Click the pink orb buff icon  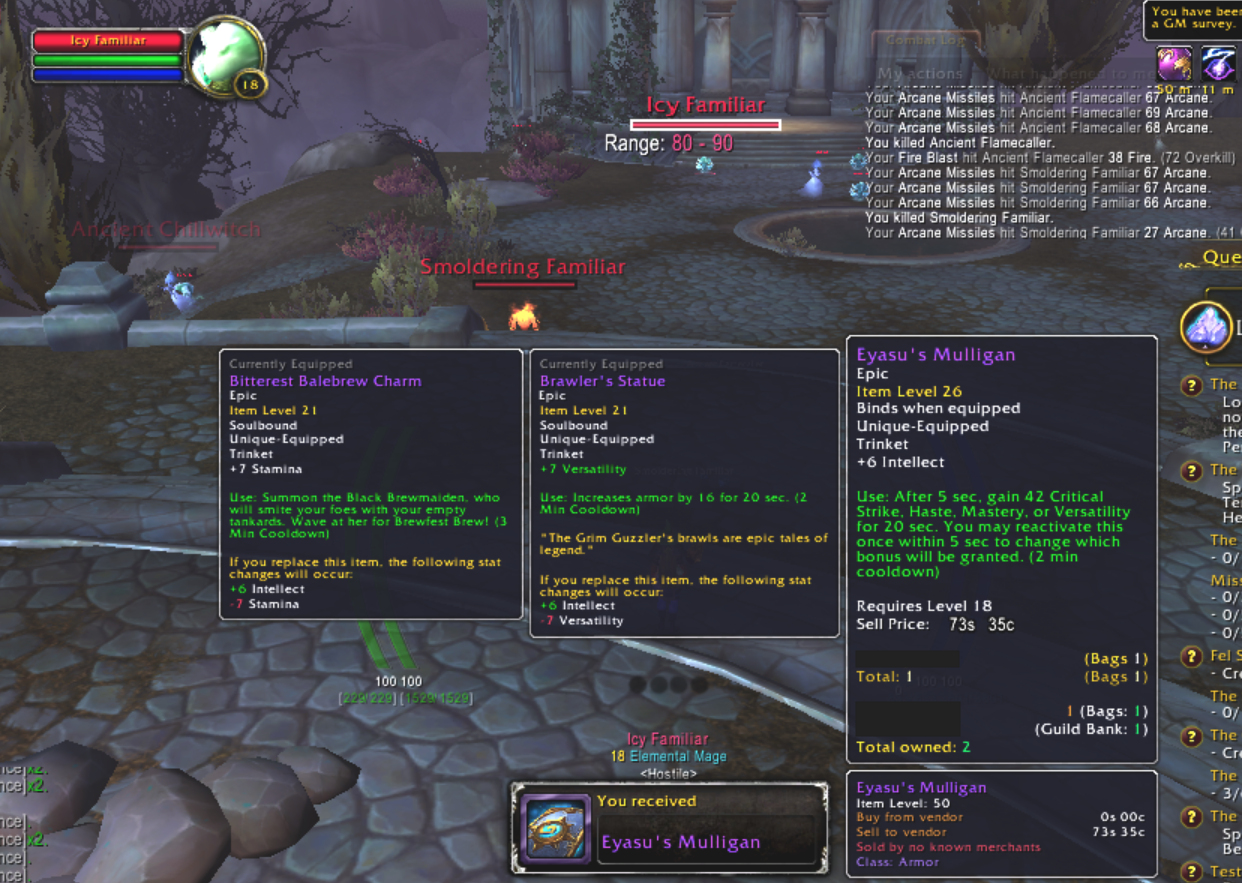tap(1174, 64)
